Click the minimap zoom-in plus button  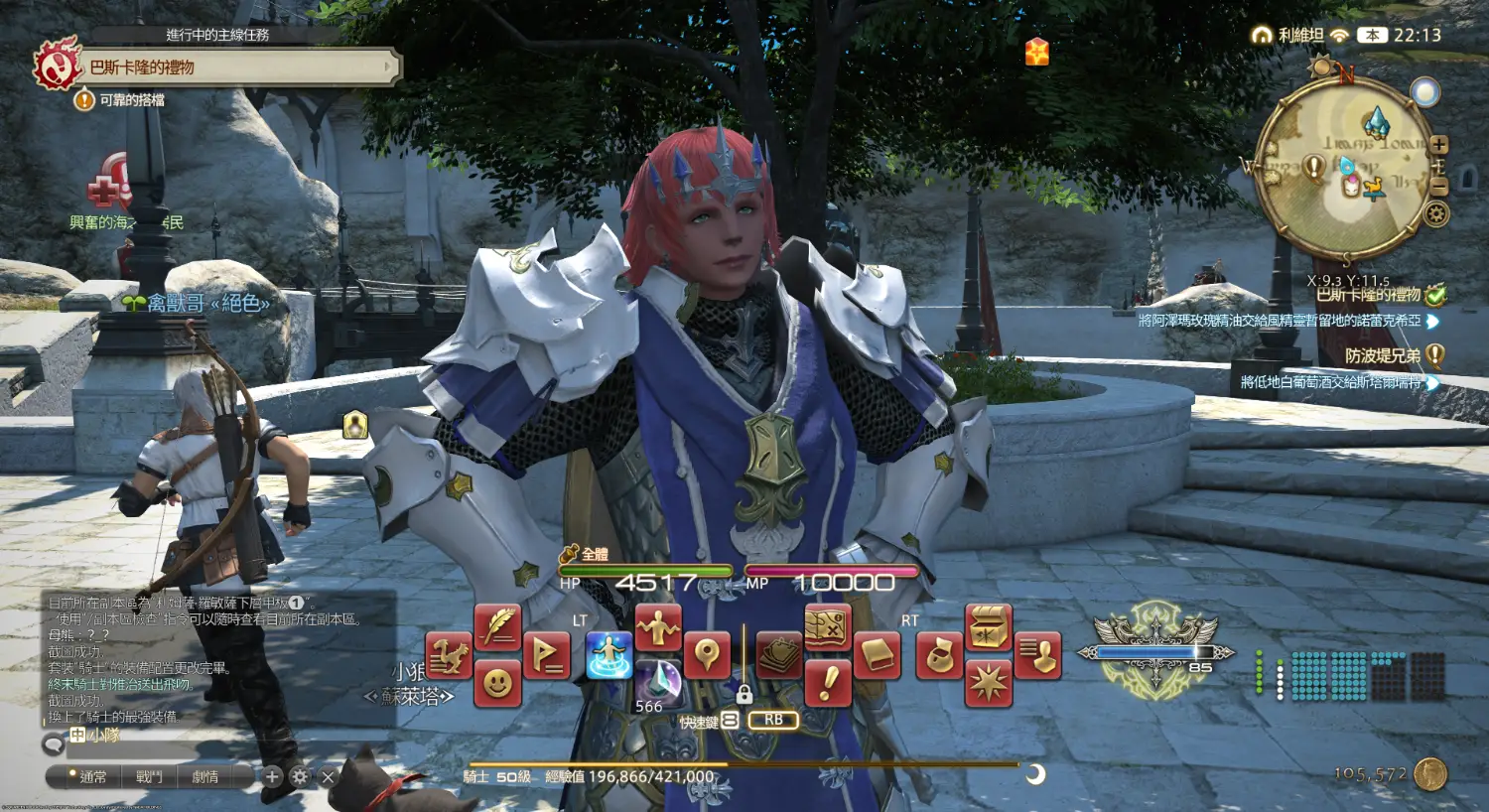[1439, 145]
